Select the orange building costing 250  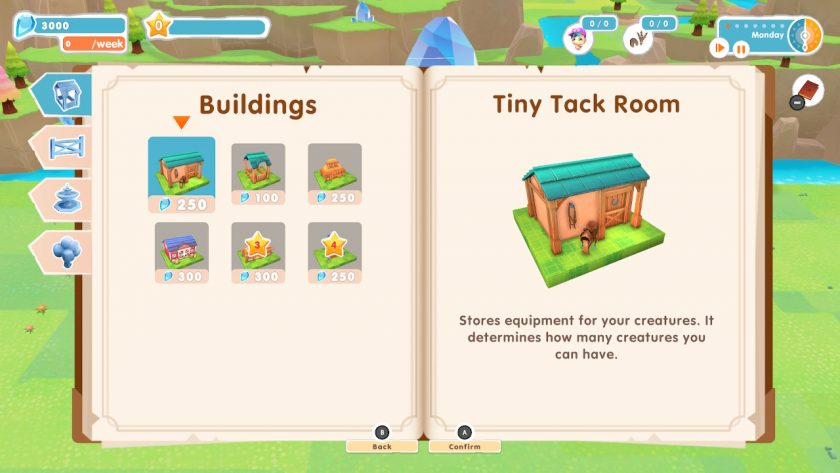pos(334,175)
